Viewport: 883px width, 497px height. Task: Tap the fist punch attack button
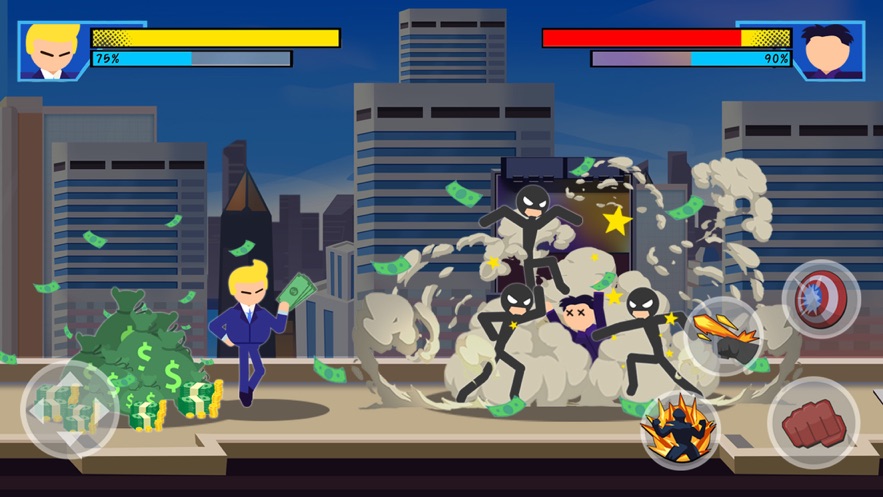(x=813, y=423)
